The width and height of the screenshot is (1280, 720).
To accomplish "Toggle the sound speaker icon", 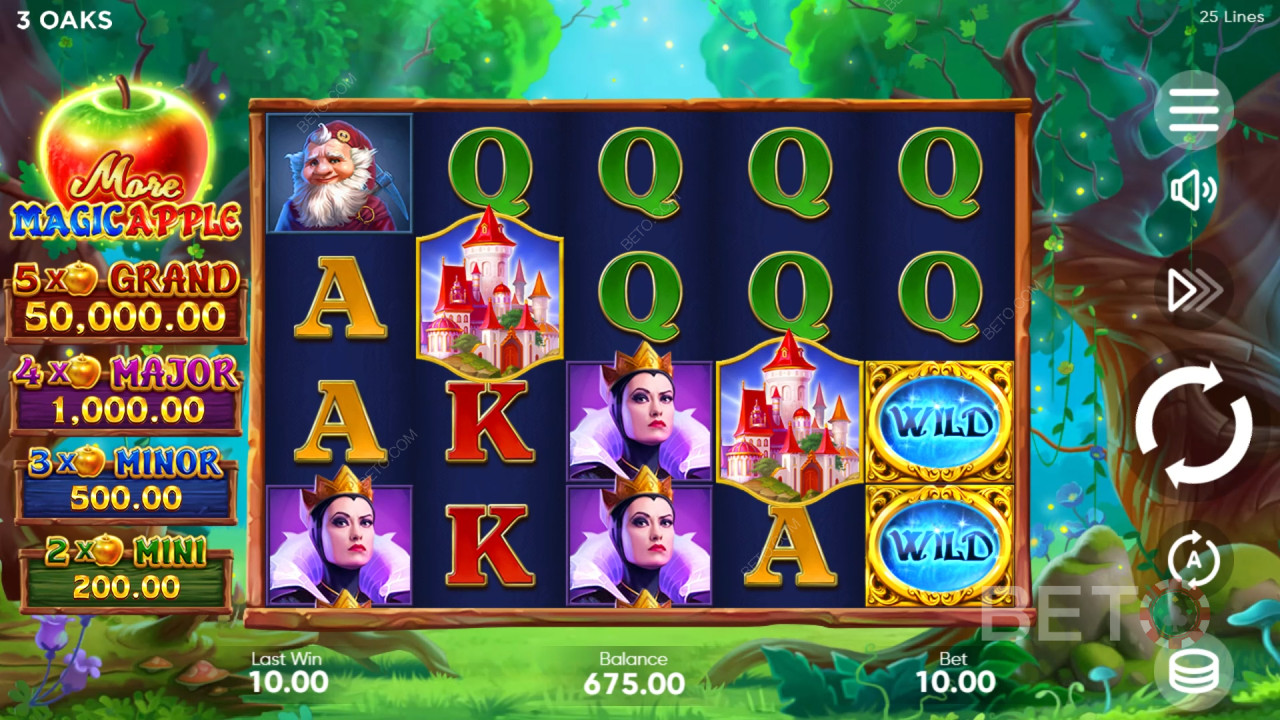I will pos(1193,191).
